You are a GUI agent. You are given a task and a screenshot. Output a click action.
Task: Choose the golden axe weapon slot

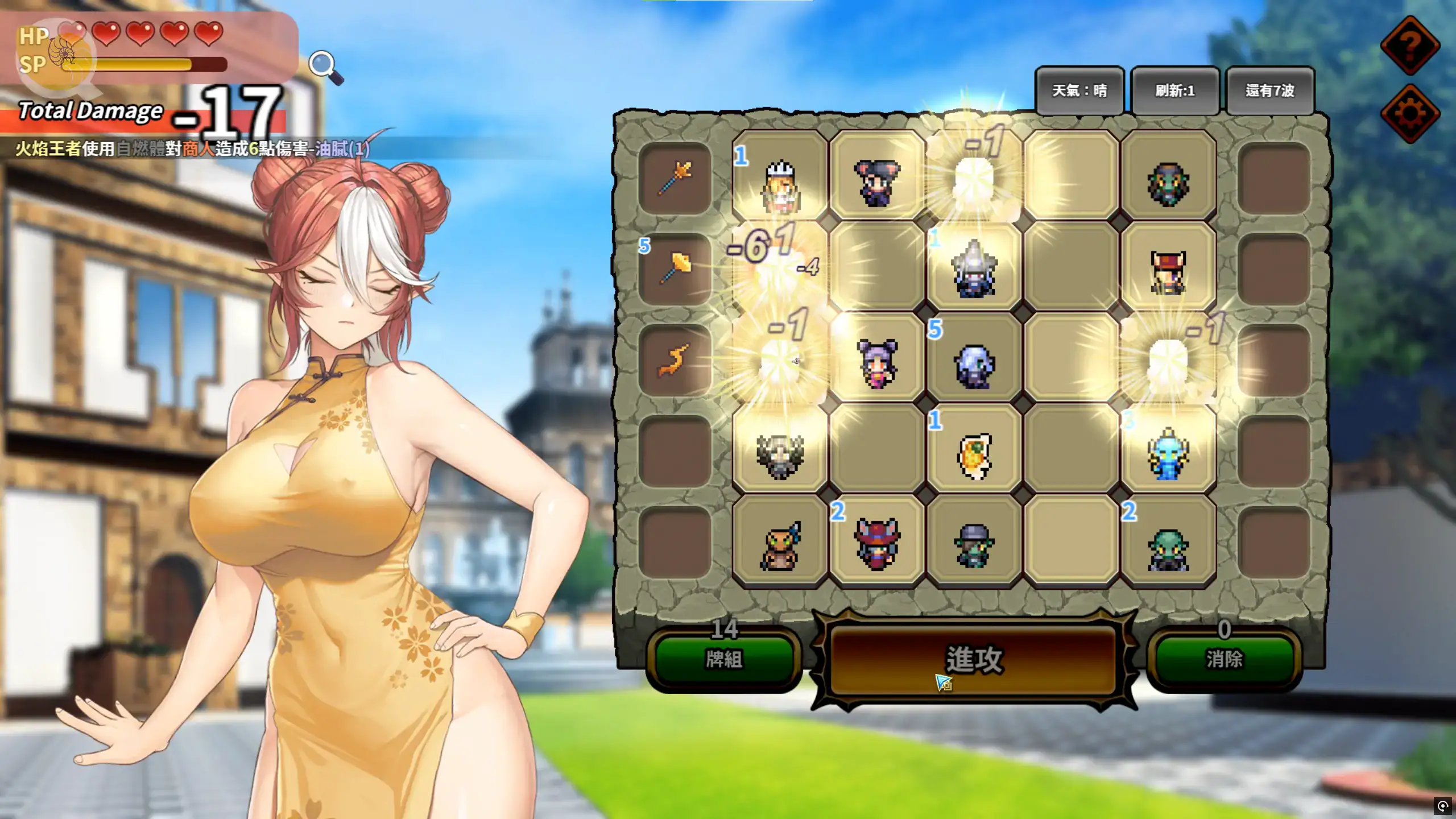pyautogui.click(x=675, y=268)
